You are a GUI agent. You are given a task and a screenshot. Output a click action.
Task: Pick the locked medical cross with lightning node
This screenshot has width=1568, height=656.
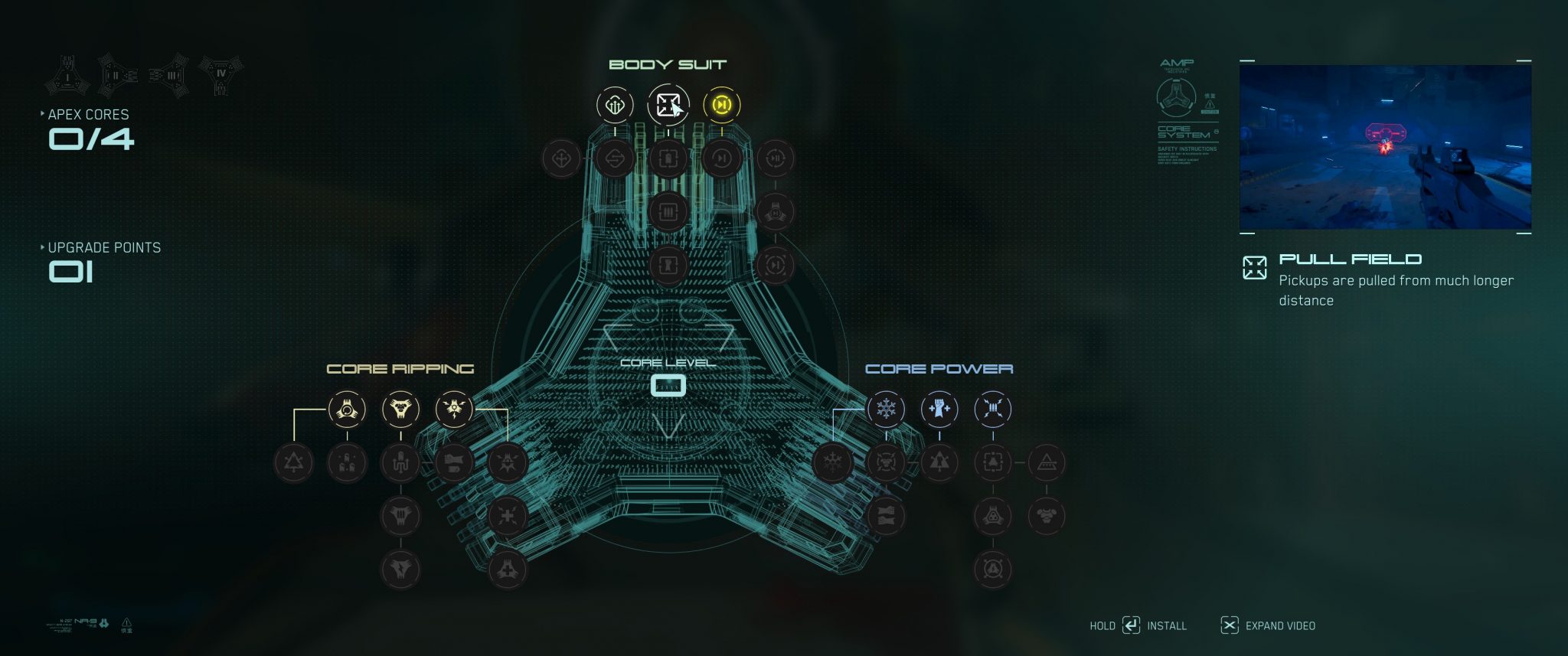[x=508, y=516]
